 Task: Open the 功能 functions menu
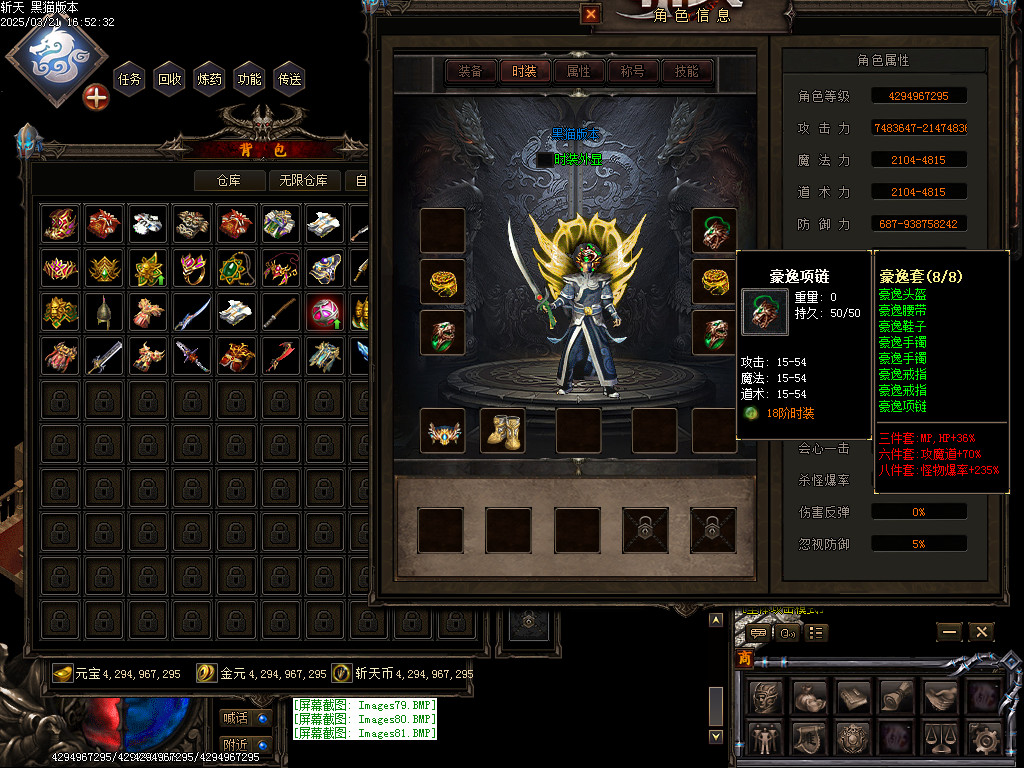tap(249, 79)
